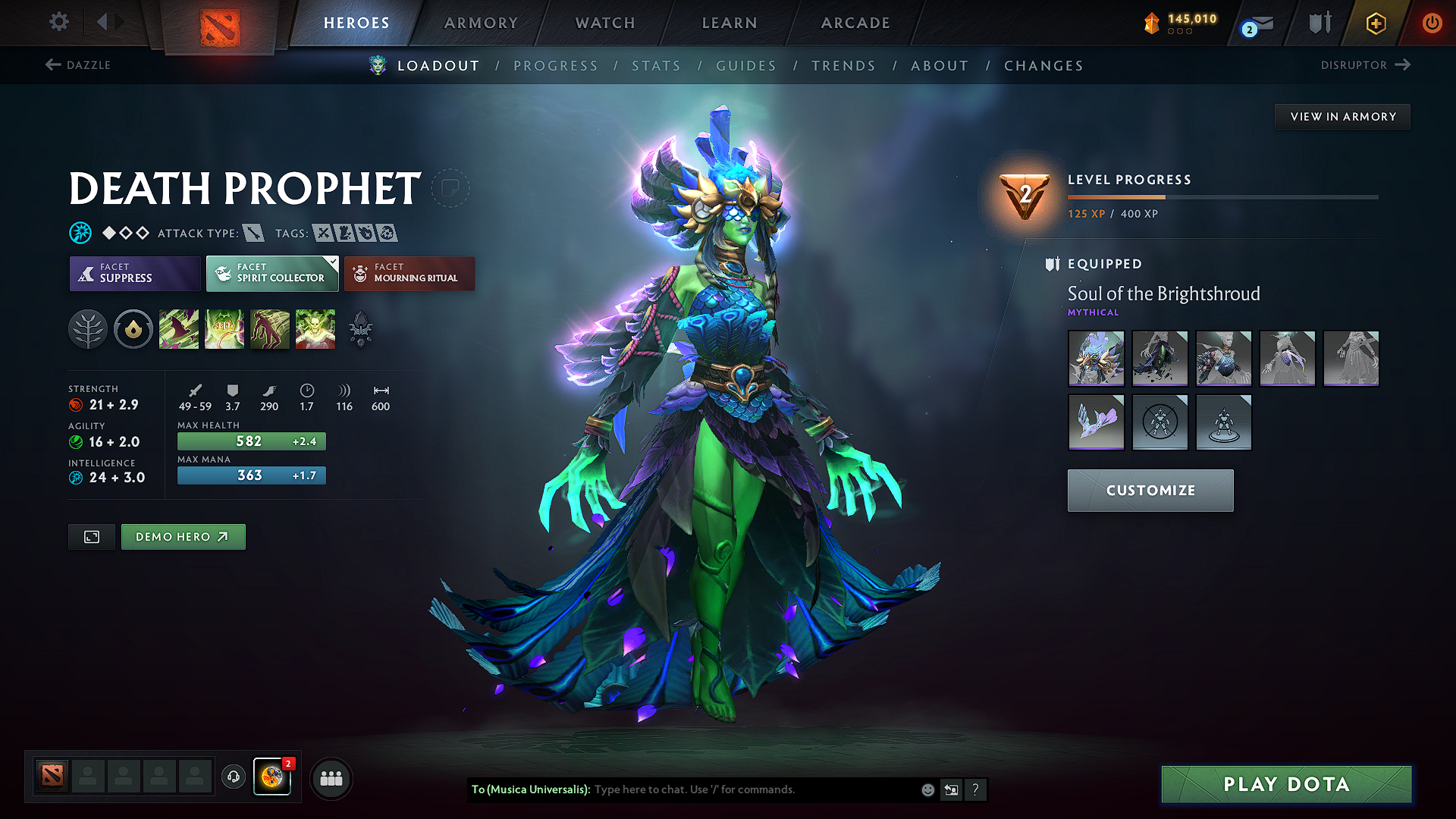Click the golden plus hexagon icon
The image size is (1456, 819).
(x=1375, y=23)
